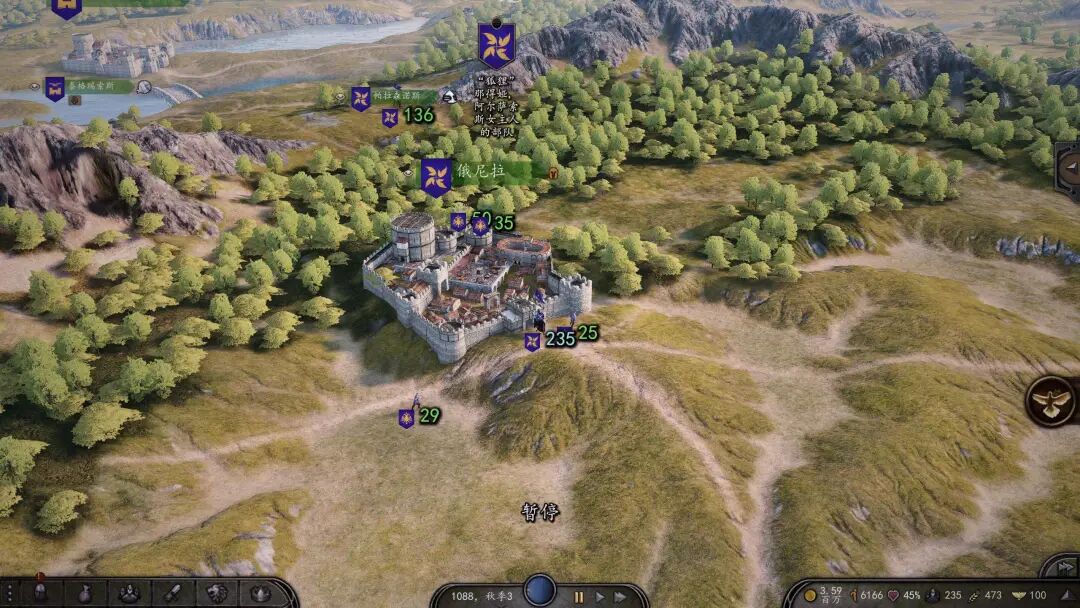Select the 帕拉森诺斯 settlement nameplate
The width and height of the screenshot is (1080, 608).
[400, 96]
